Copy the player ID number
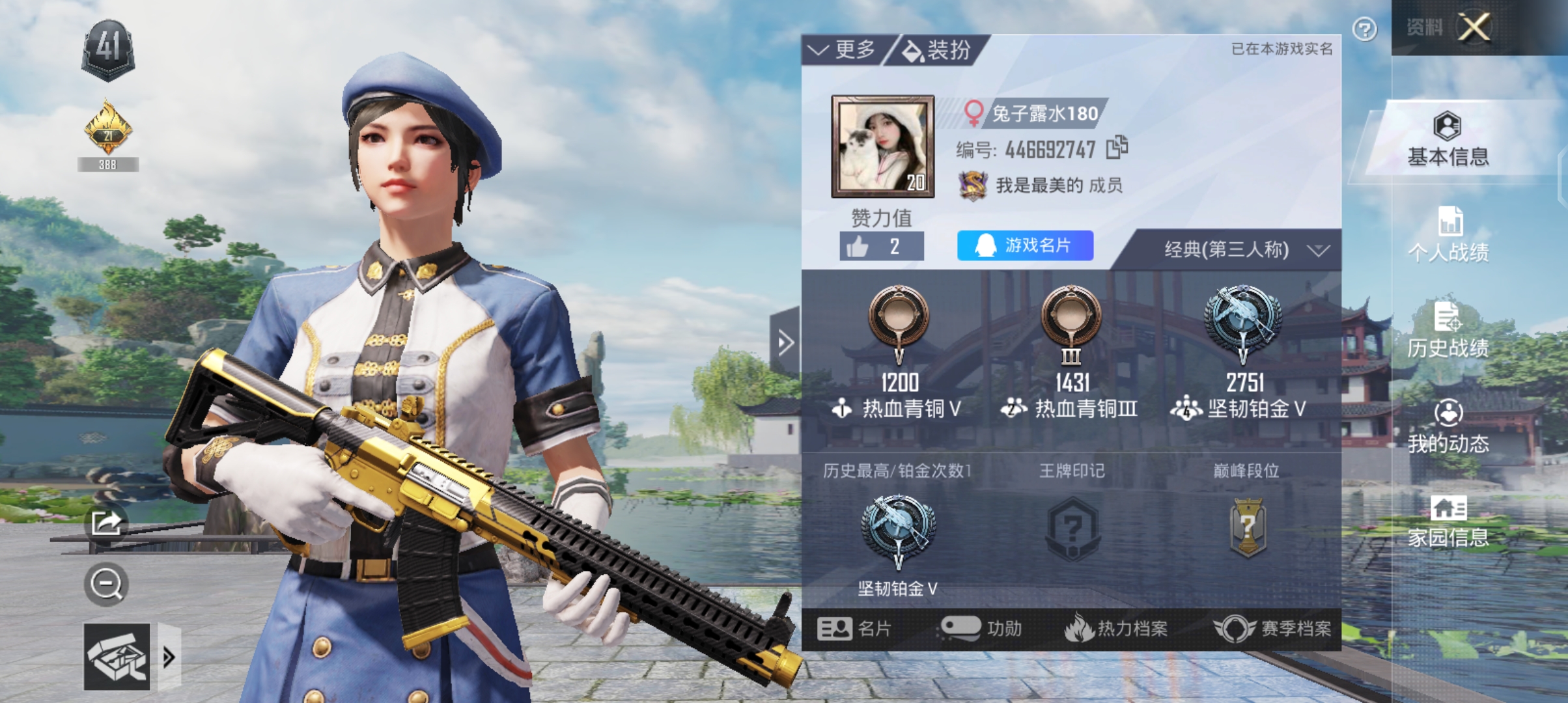 click(x=1117, y=148)
